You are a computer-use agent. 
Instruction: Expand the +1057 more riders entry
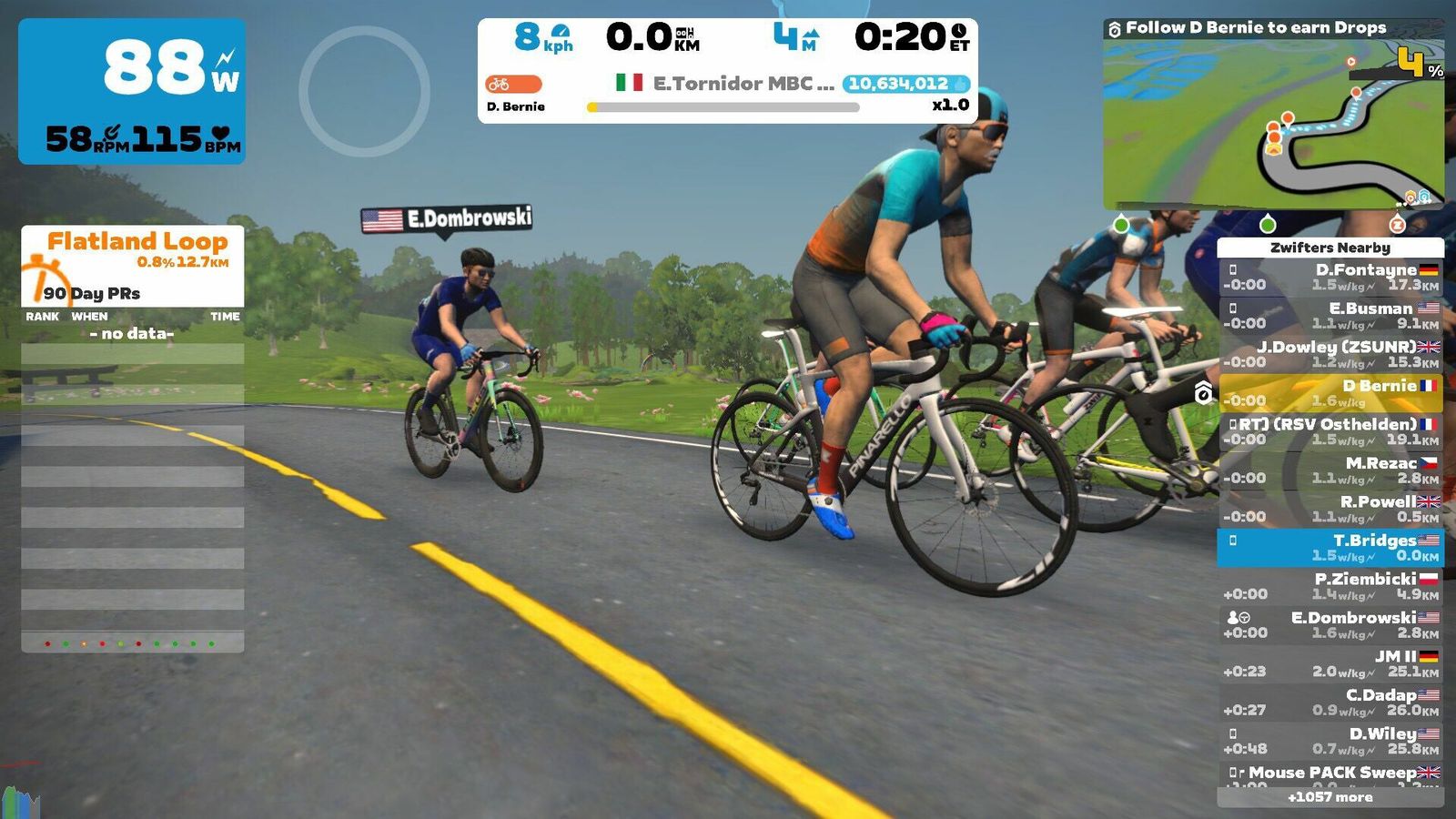point(1330,797)
